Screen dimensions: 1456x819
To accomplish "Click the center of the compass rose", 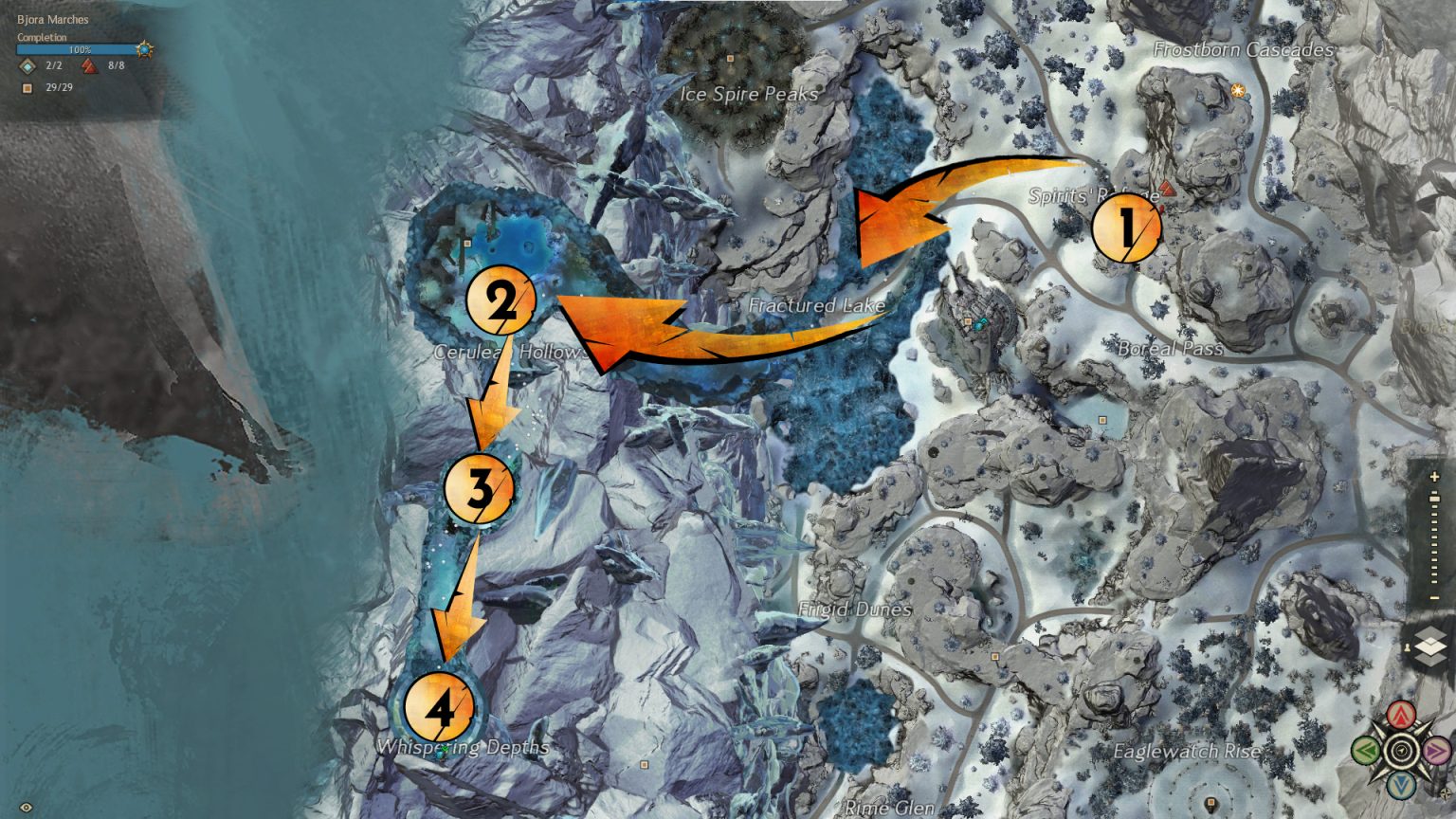I will (x=1400, y=749).
